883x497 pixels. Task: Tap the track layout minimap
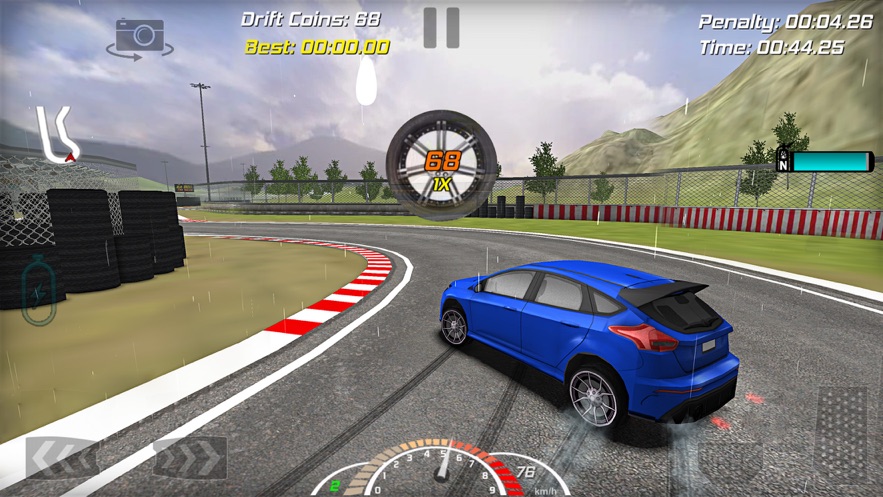(56, 133)
